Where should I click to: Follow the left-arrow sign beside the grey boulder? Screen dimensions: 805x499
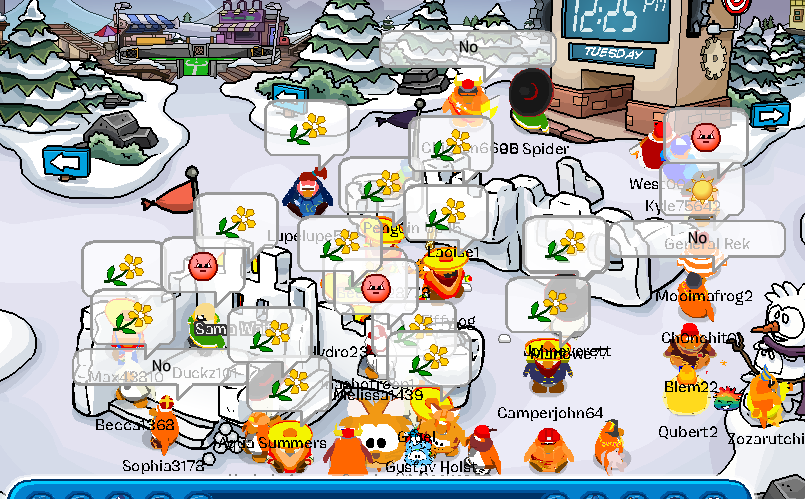(x=66, y=160)
